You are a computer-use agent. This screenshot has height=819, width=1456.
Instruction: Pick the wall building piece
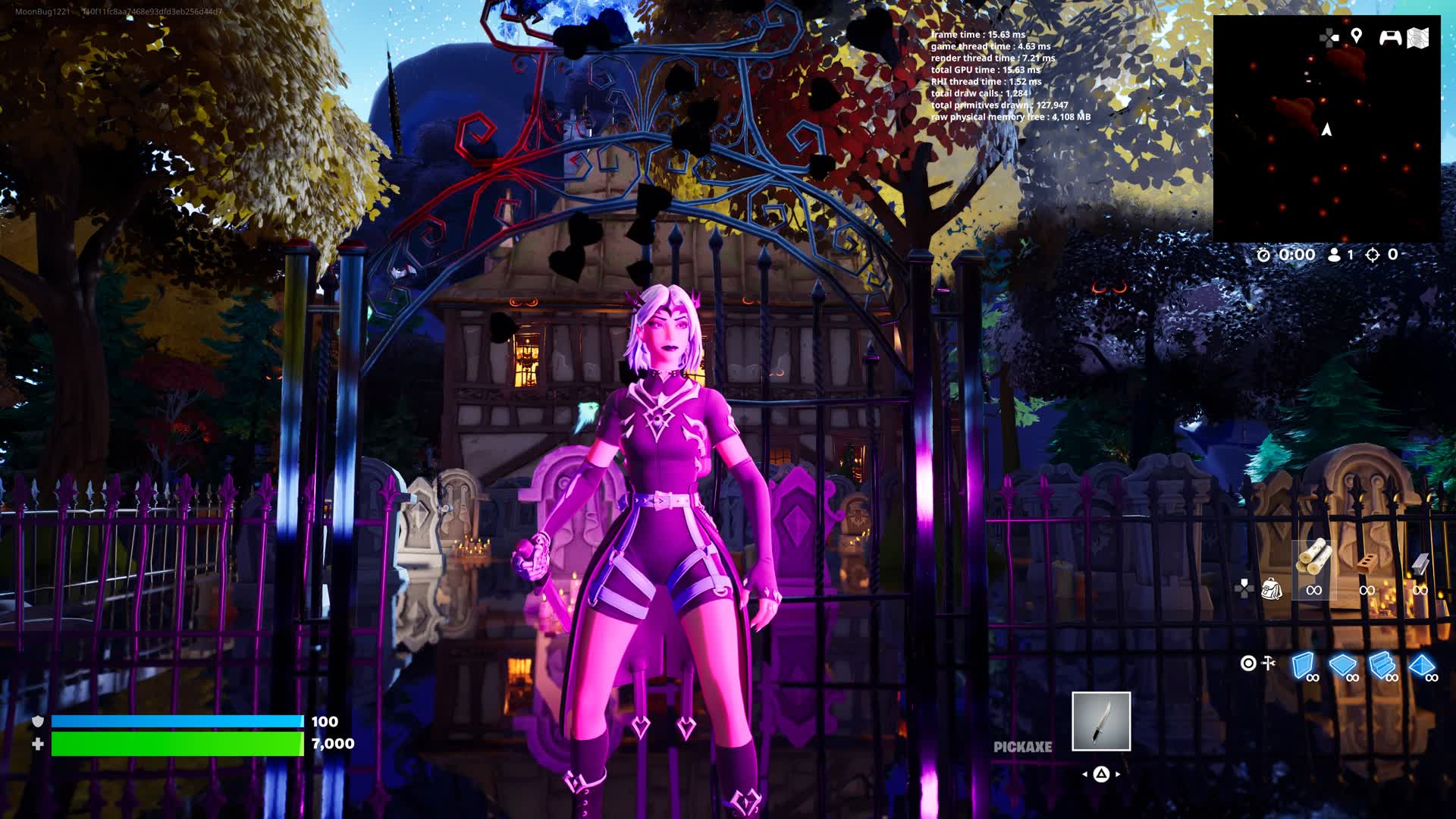1303,665
